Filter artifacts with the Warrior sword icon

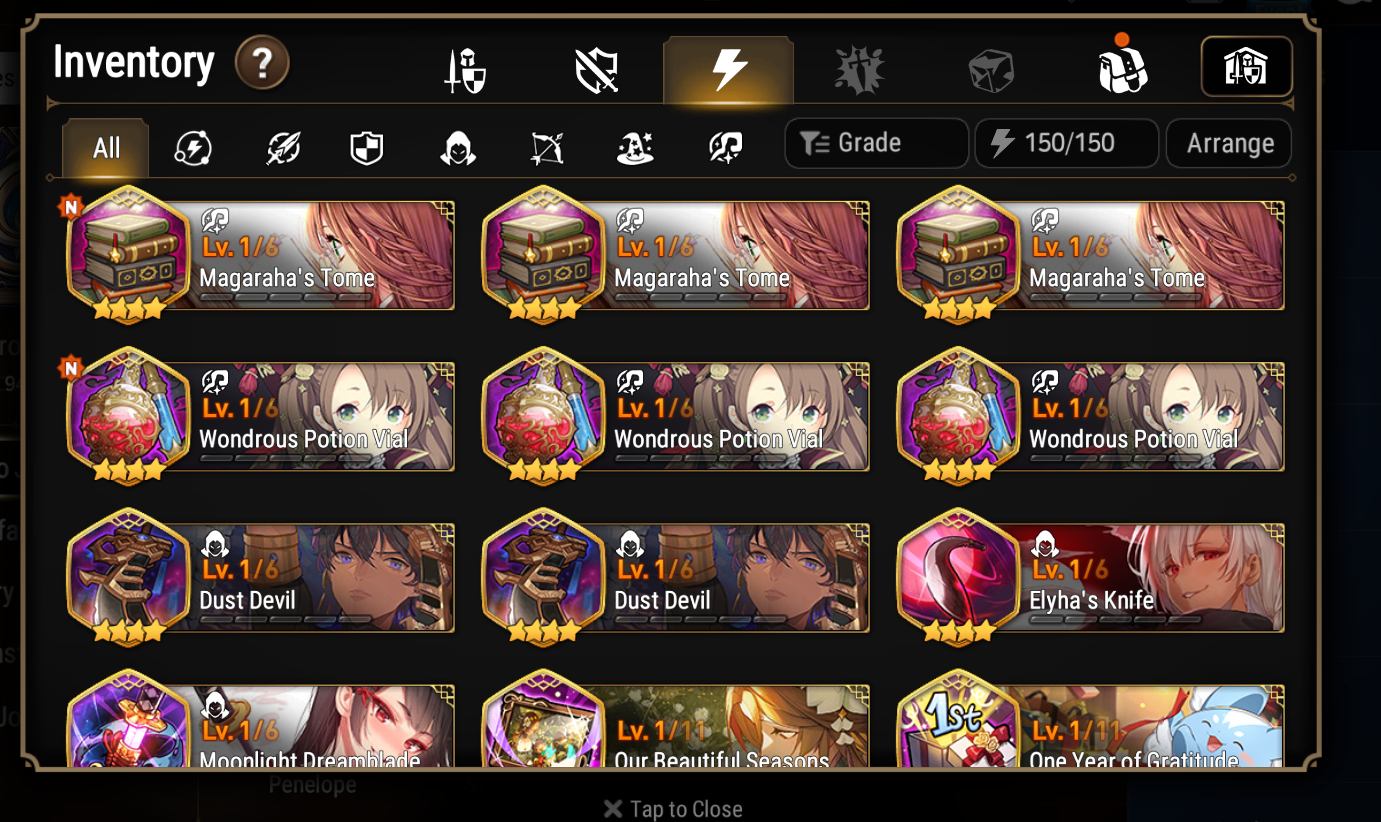283,146
